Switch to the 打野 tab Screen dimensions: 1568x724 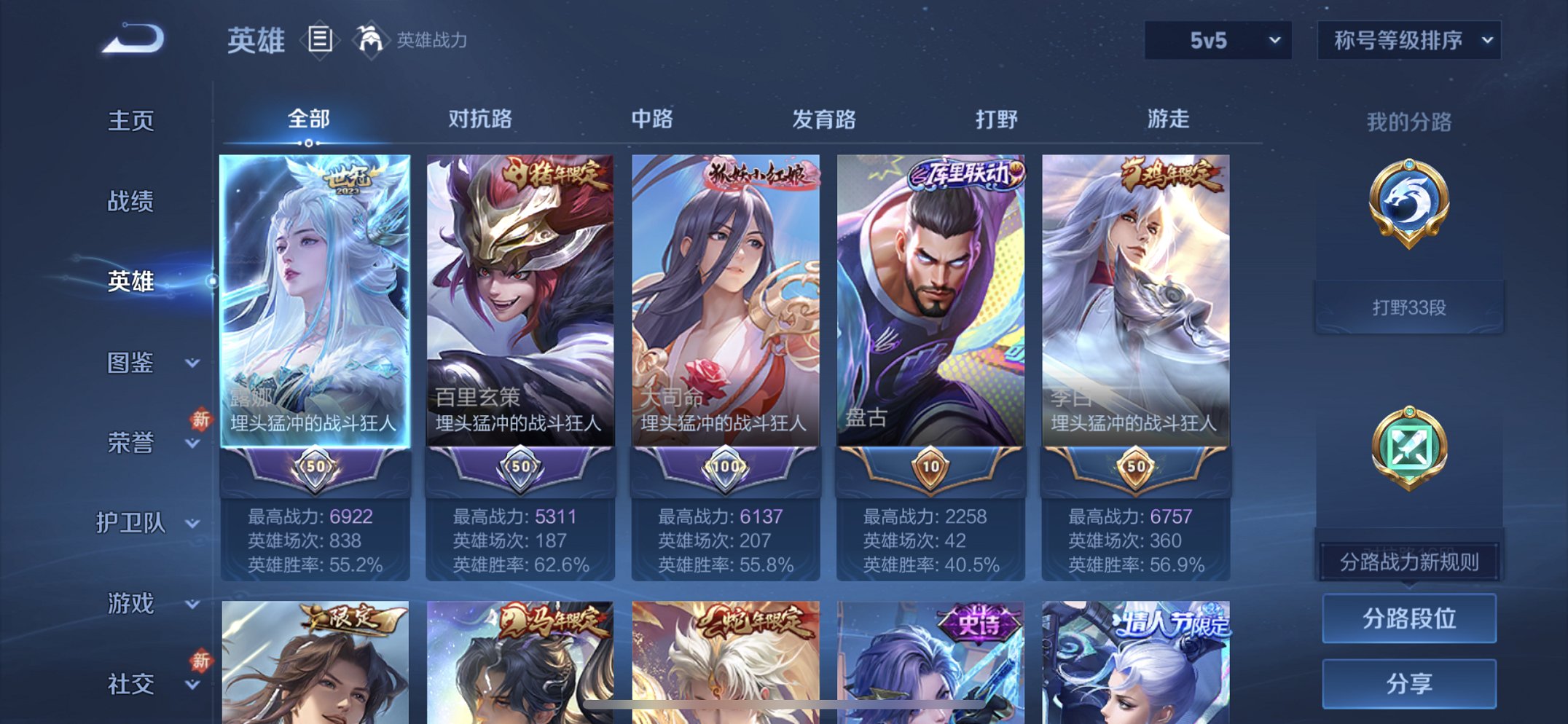click(995, 119)
